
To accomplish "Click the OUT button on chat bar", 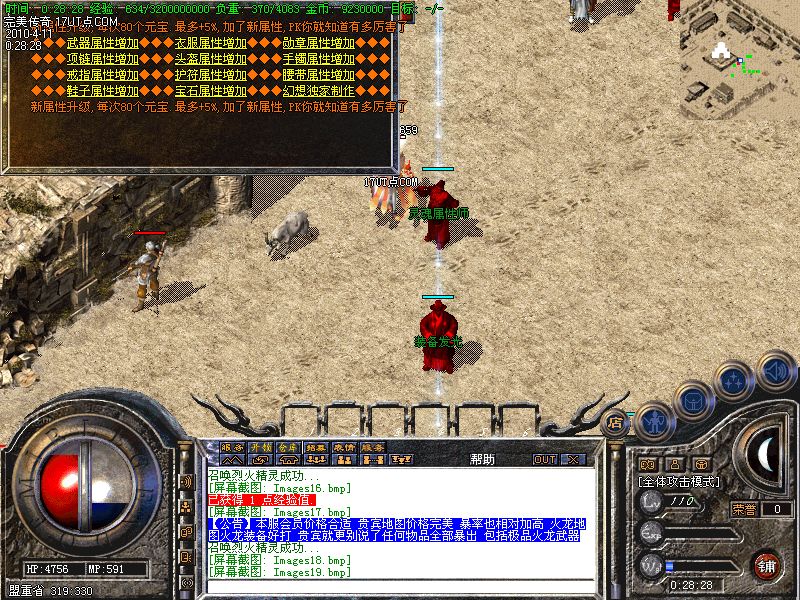I will tap(544, 459).
